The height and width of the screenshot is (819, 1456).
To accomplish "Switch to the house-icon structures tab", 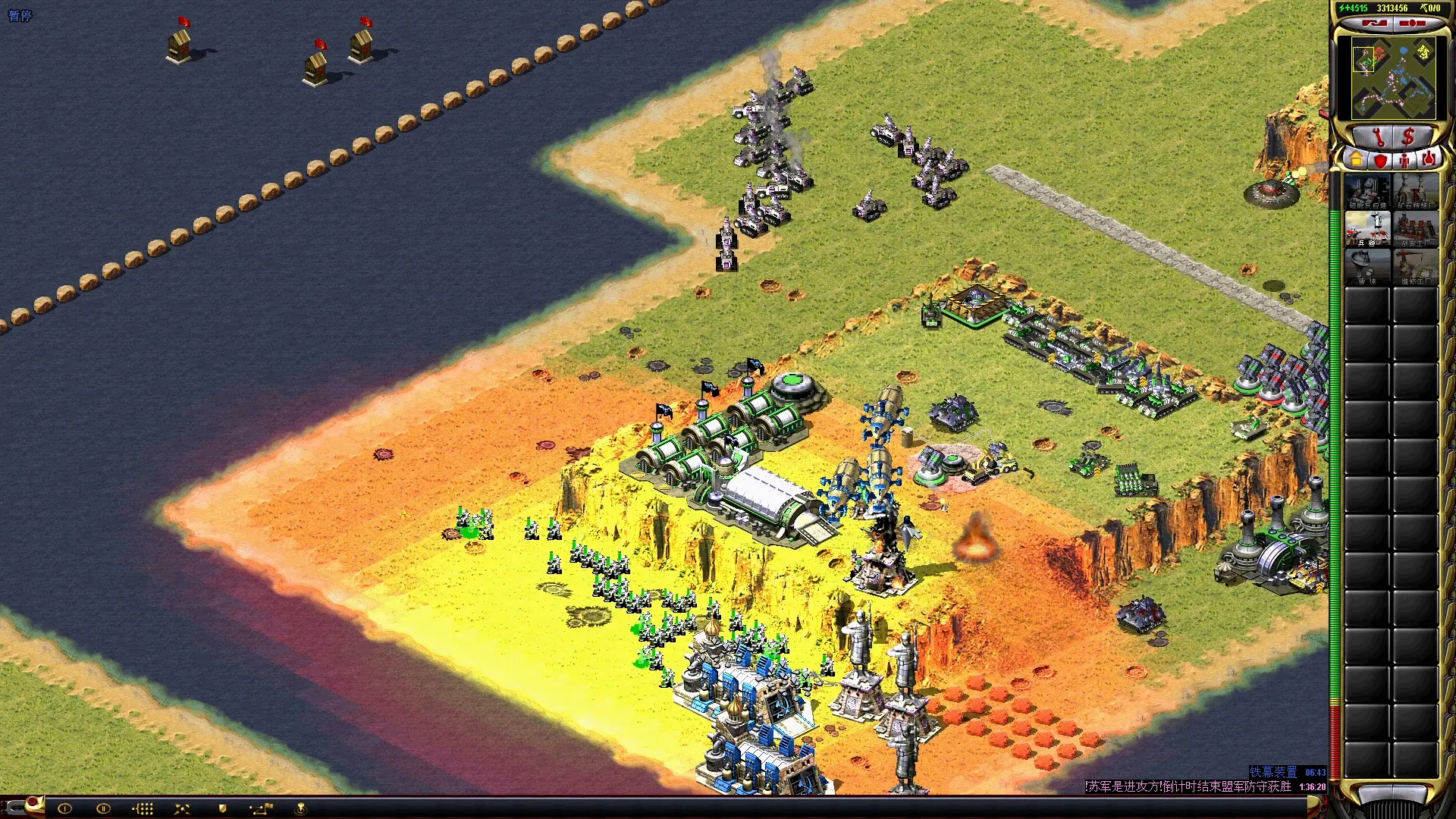I will 1356,160.
